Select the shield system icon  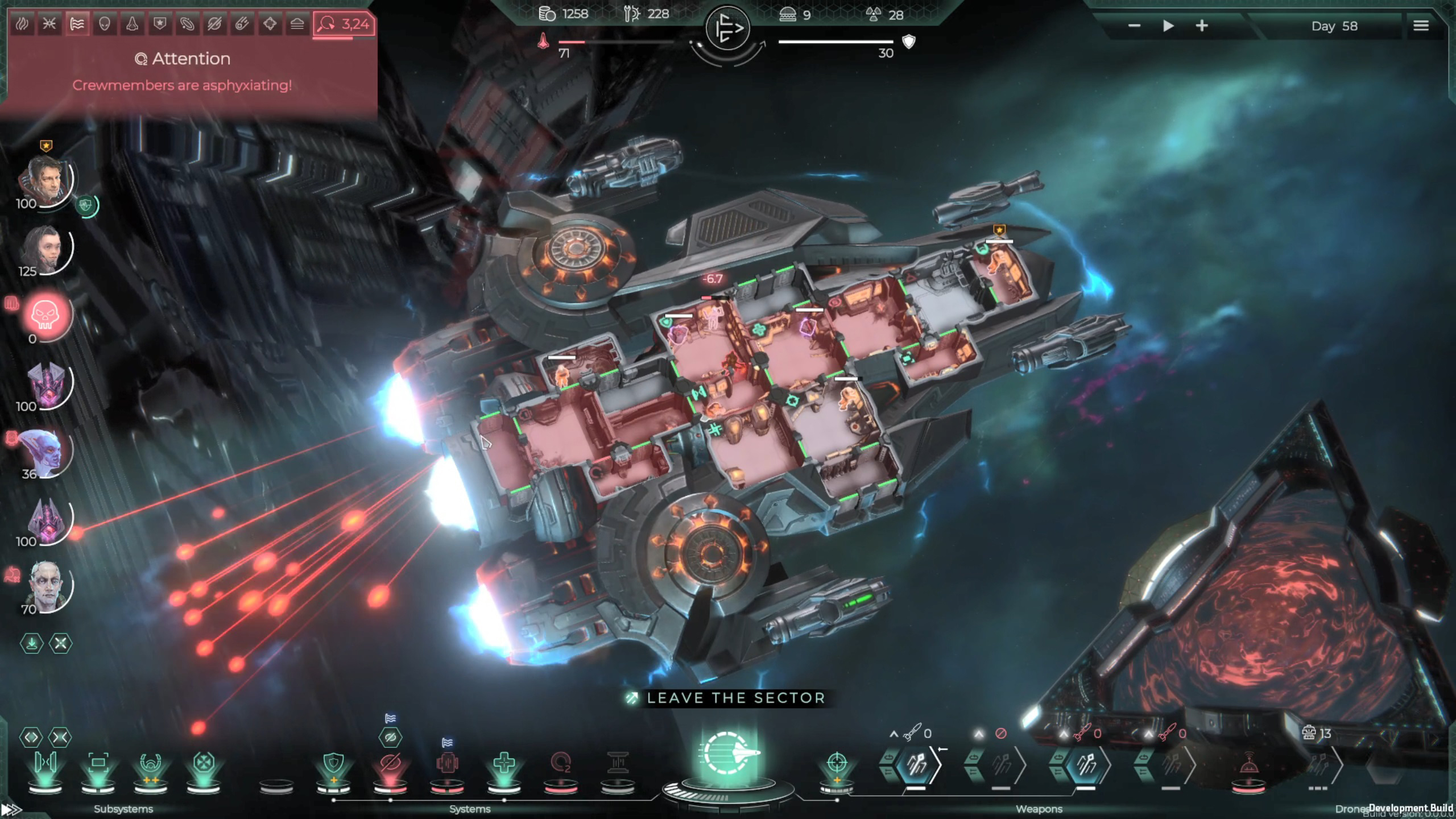[333, 763]
